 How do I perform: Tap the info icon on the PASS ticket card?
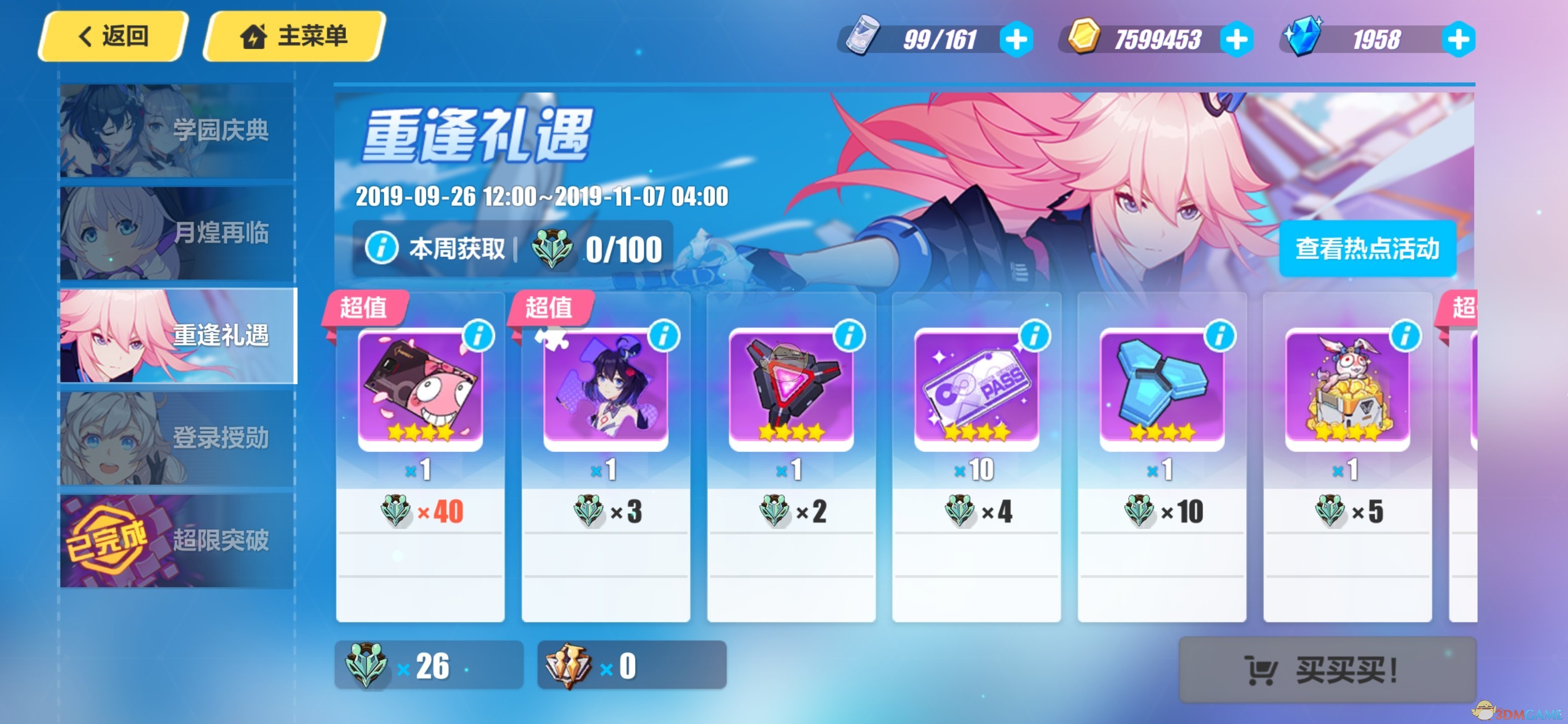[x=1035, y=335]
